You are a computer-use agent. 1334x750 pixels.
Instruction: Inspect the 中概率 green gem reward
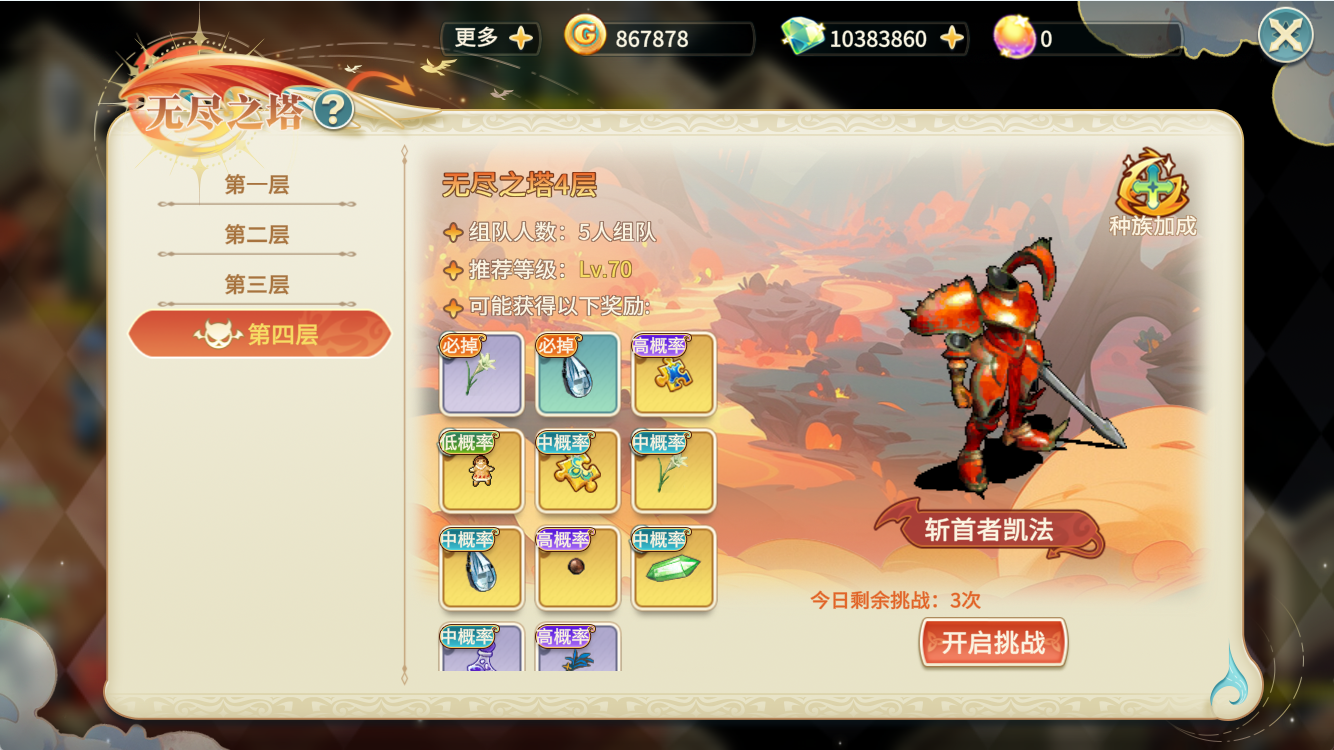(x=674, y=568)
